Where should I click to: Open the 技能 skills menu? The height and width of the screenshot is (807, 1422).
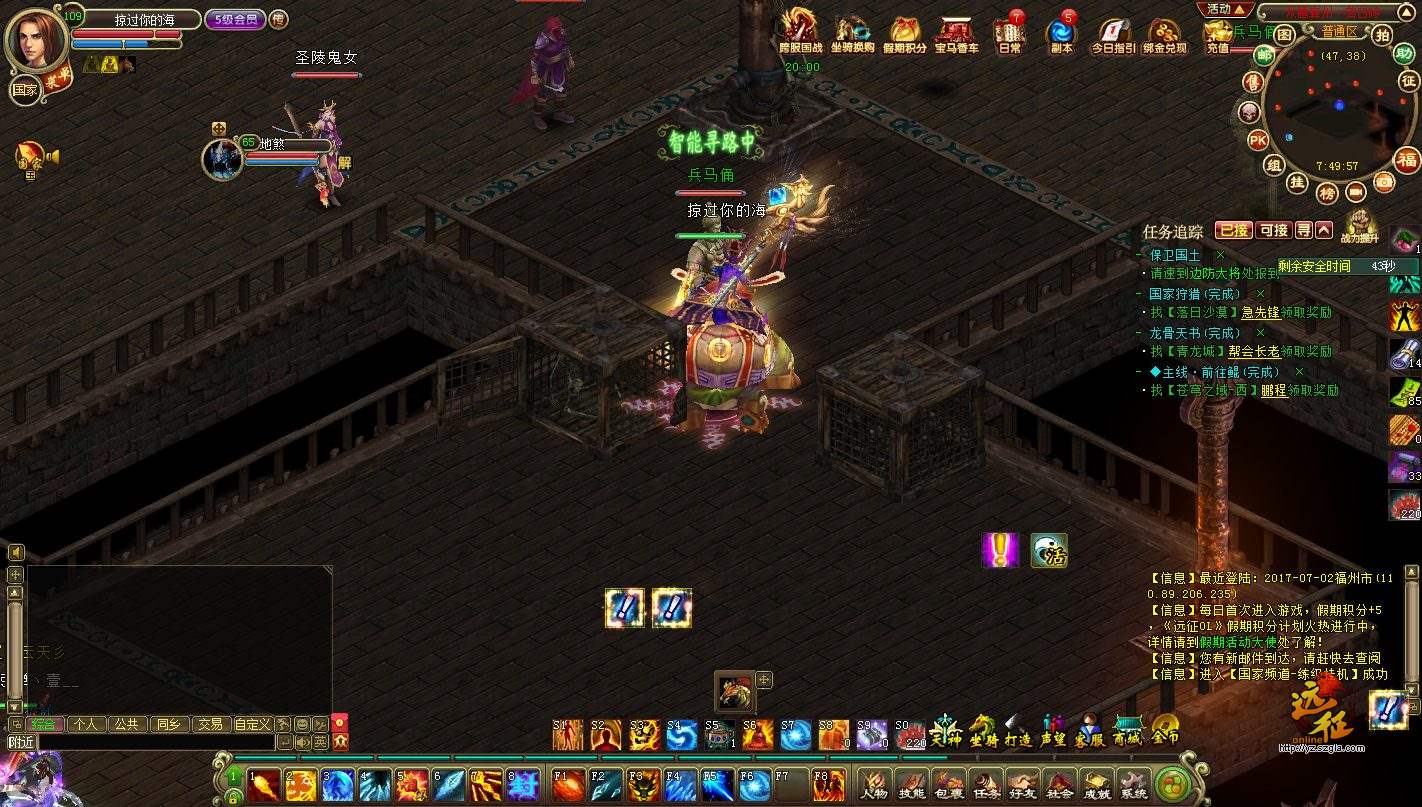click(x=912, y=784)
